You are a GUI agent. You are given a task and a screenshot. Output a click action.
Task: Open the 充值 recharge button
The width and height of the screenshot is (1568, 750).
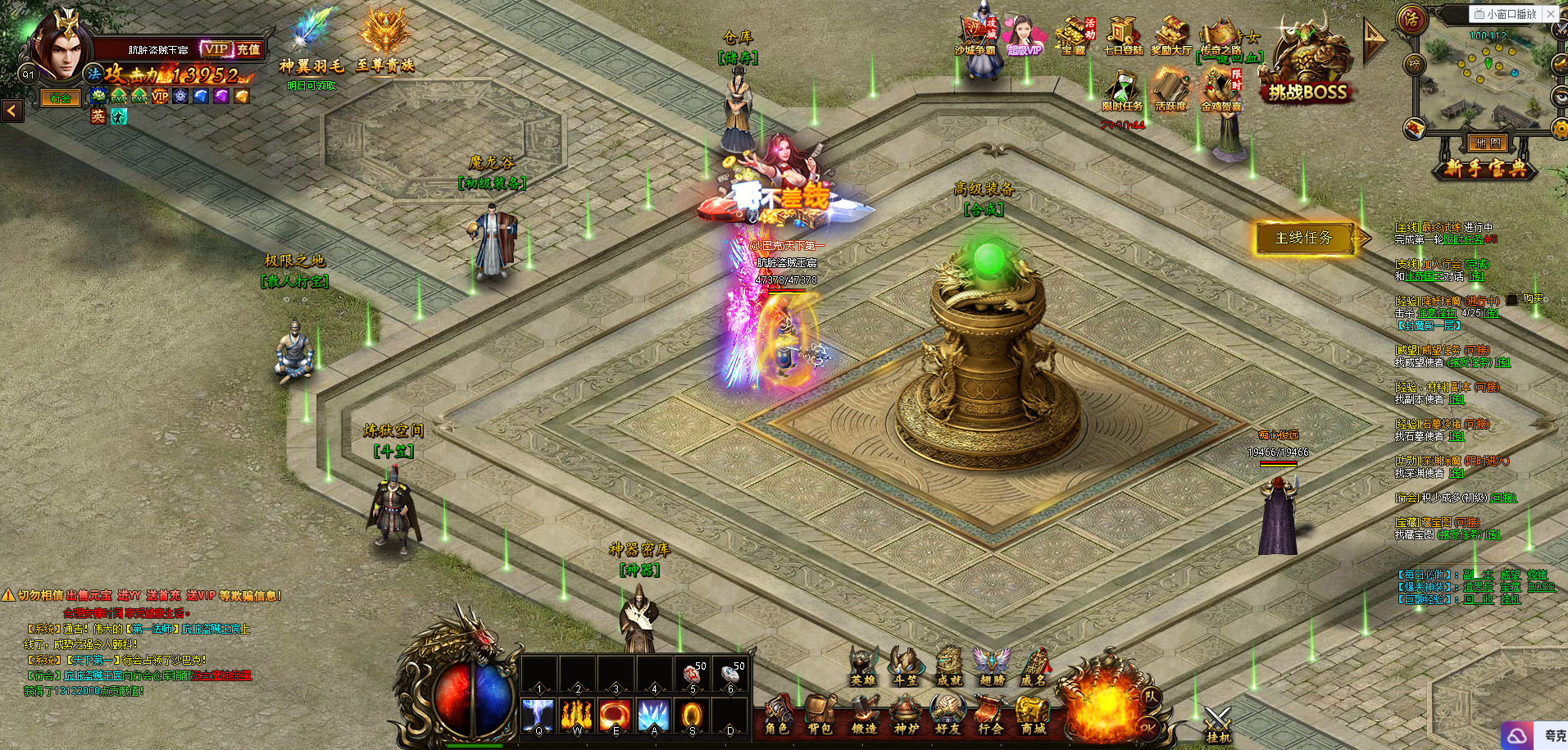pos(248,49)
